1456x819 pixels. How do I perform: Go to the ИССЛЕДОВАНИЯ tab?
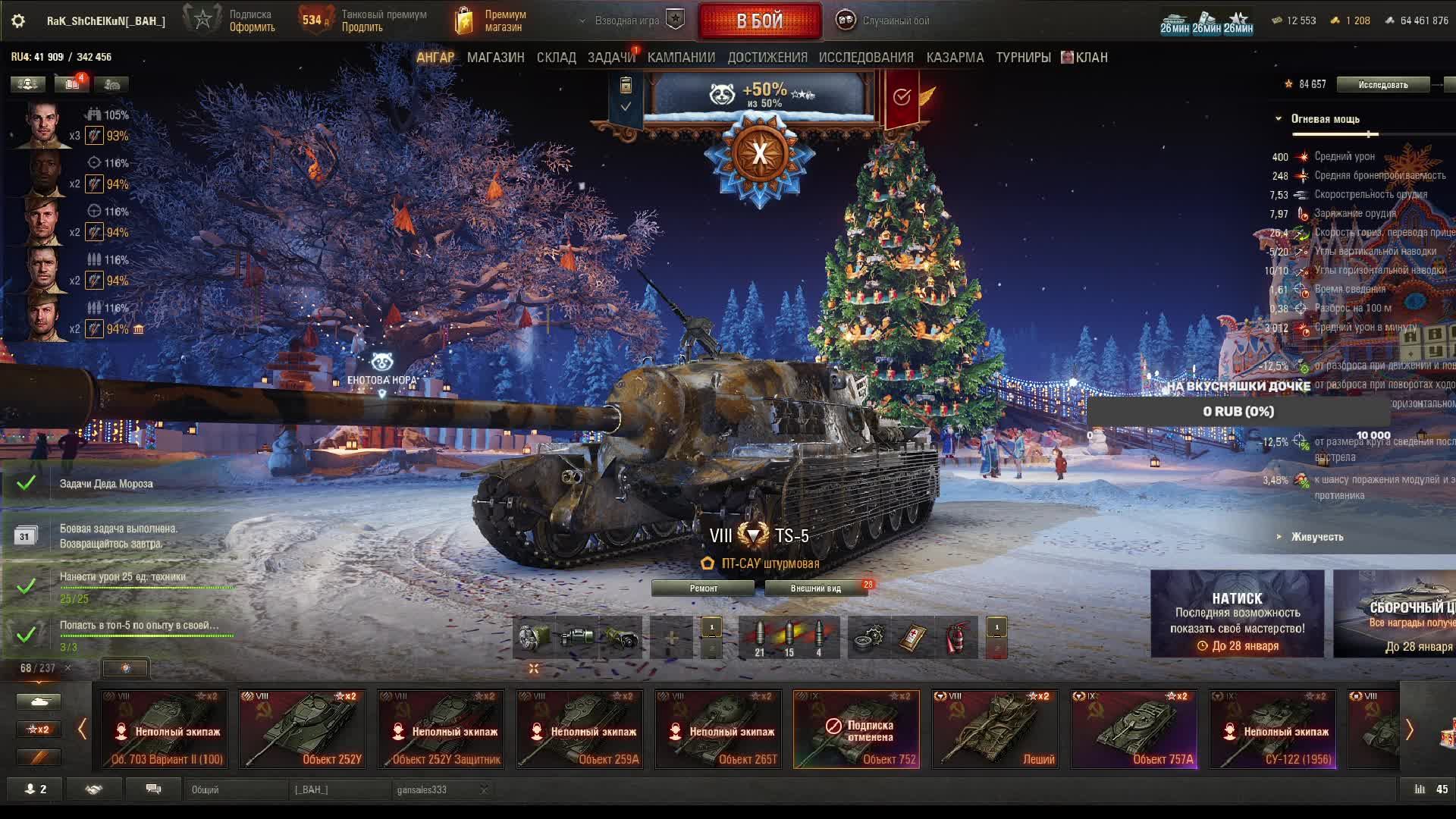click(866, 58)
